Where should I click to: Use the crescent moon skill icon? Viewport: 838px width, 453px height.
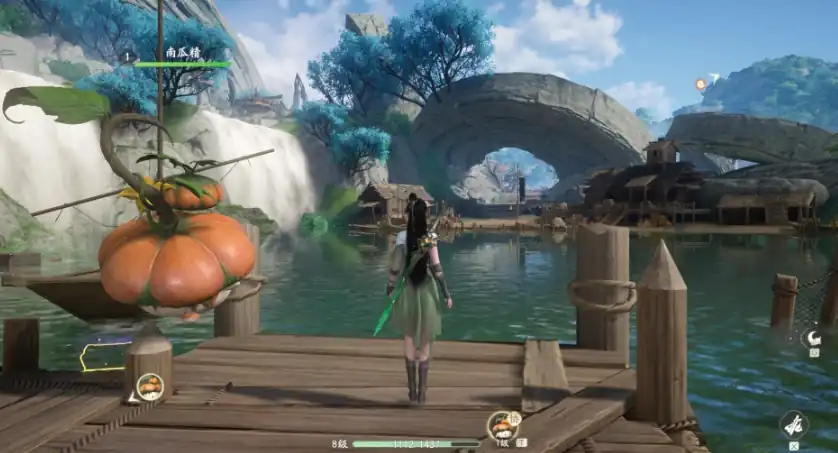814,339
